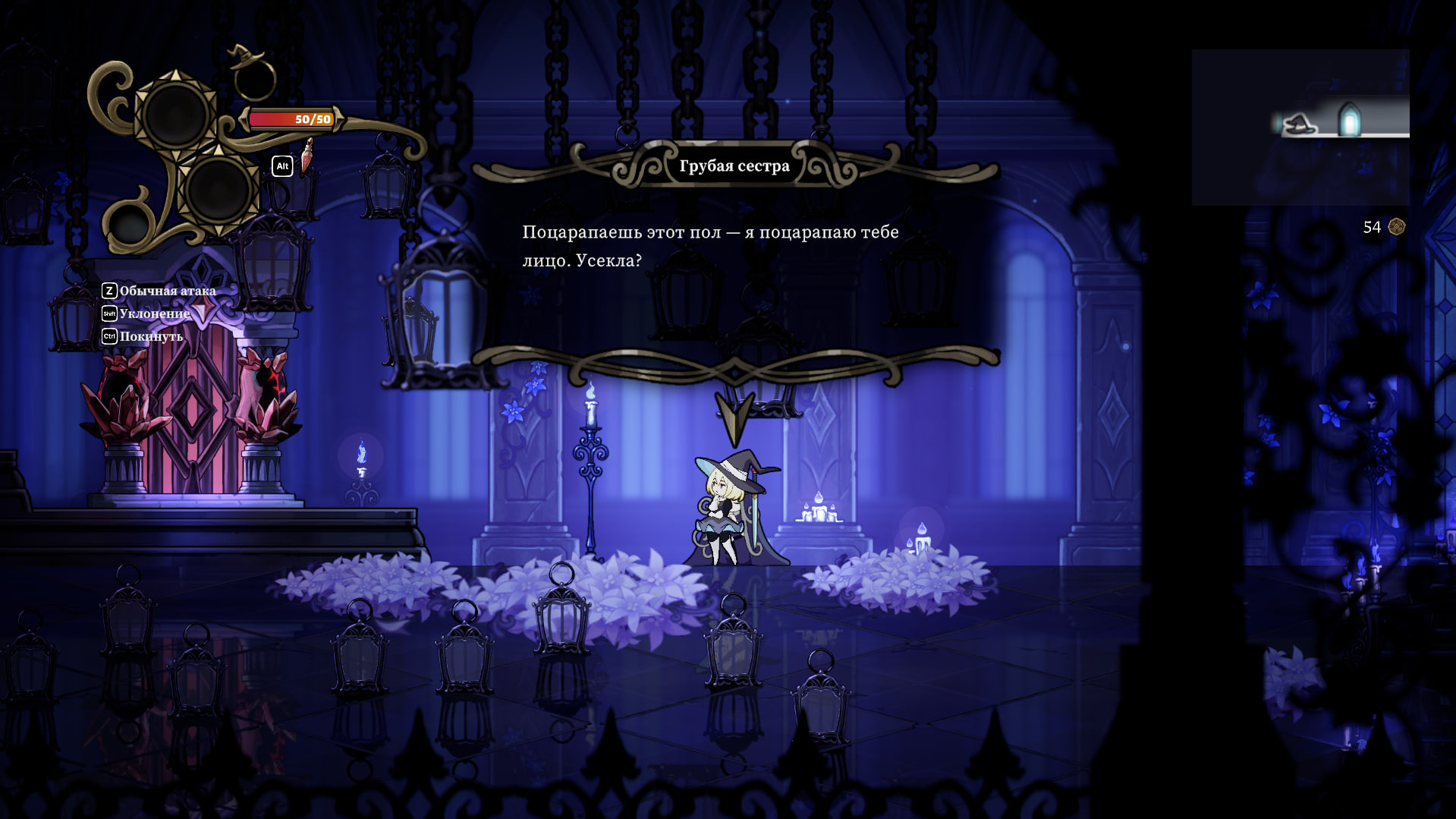1456x819 pixels.
Task: Advance dialogue with the arrow pointer below the box
Action: (734, 418)
